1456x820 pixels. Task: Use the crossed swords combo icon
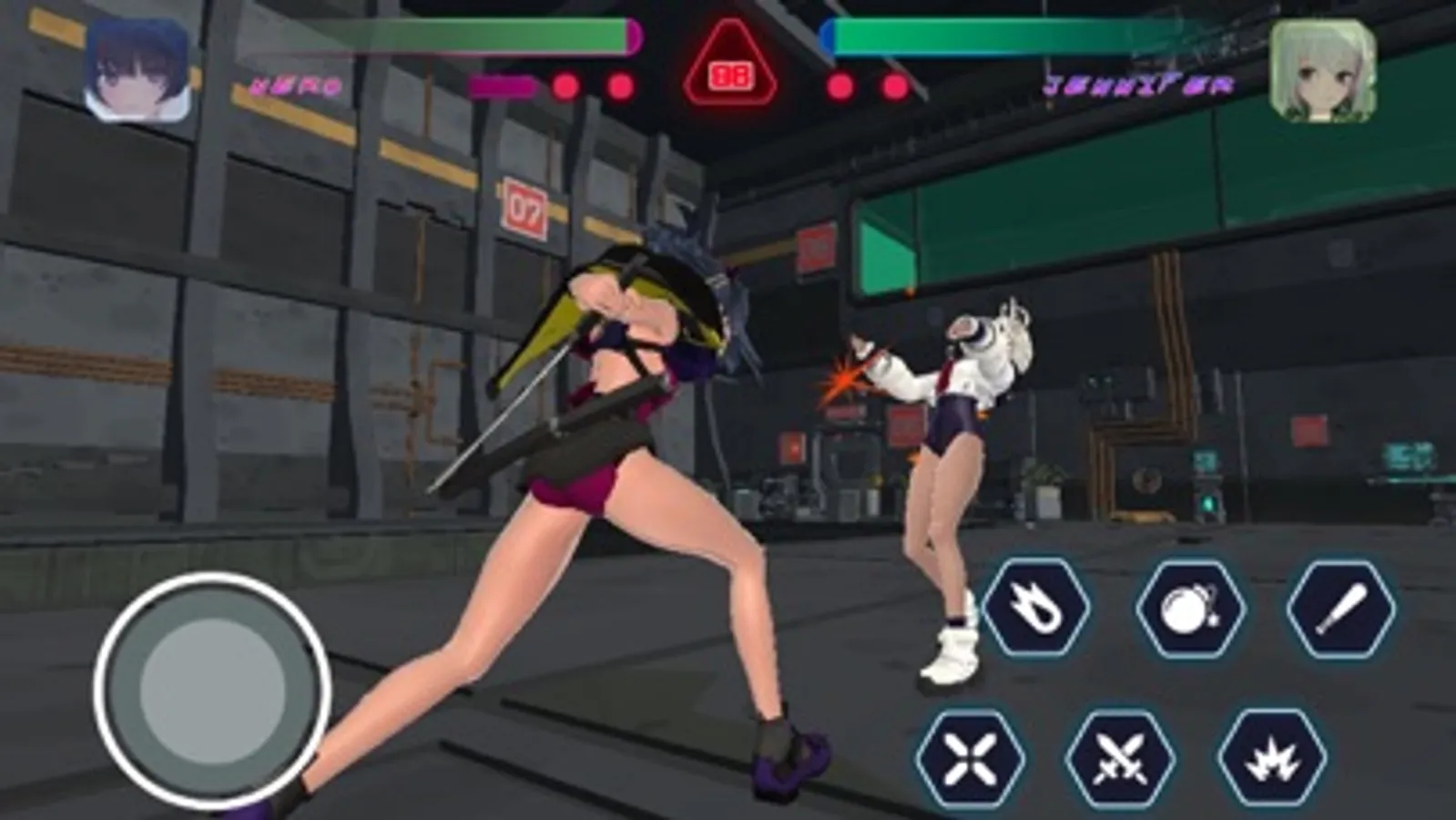point(1118,757)
